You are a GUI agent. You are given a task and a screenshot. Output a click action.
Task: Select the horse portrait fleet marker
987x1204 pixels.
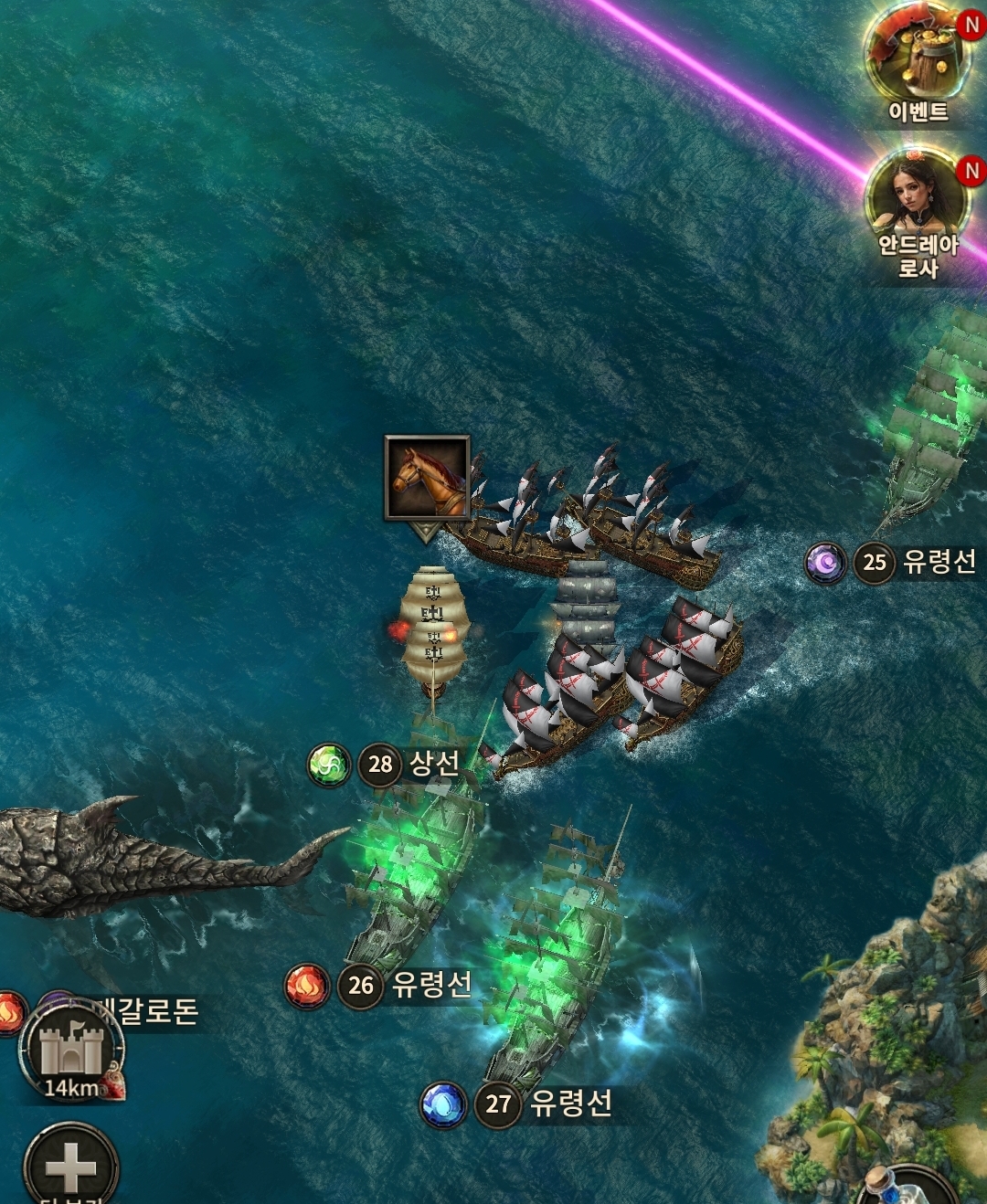[427, 479]
